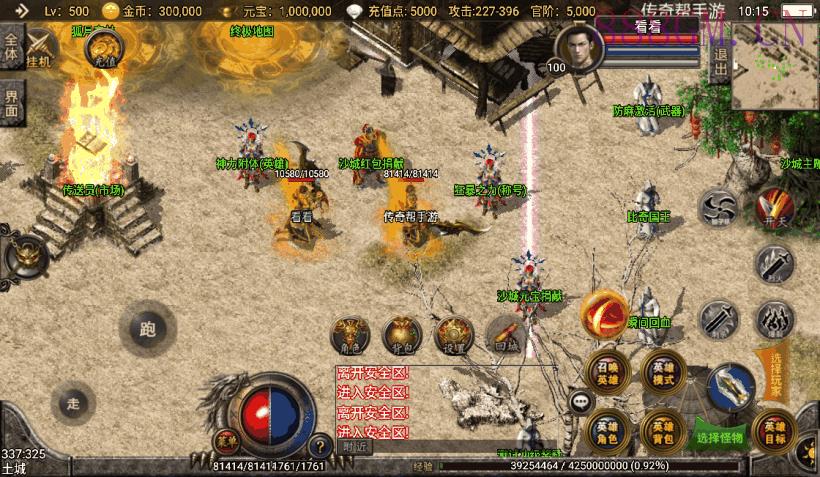Open the 角色 character menu
The height and width of the screenshot is (477, 820).
[x=351, y=335]
